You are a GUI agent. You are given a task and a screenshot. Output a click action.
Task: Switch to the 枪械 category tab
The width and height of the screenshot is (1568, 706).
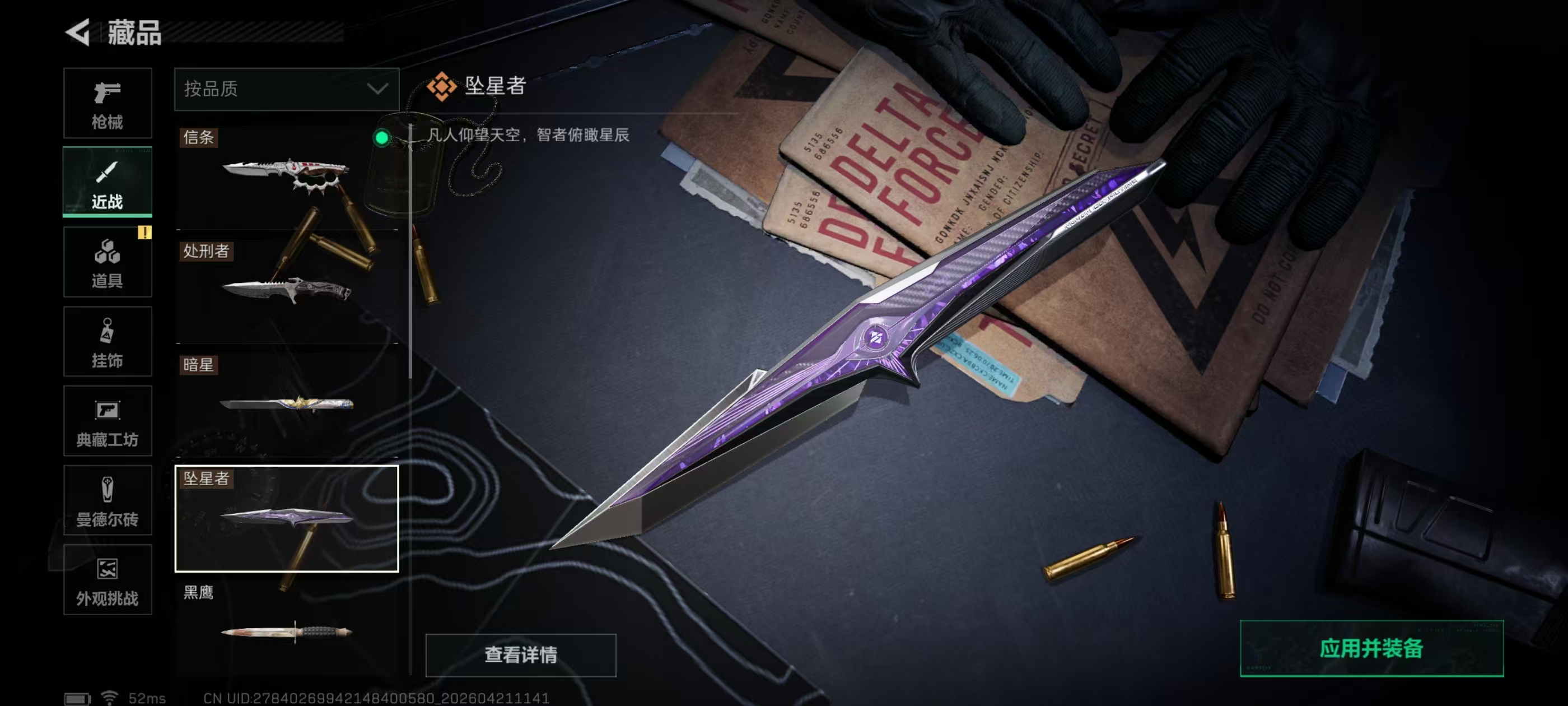(107, 103)
